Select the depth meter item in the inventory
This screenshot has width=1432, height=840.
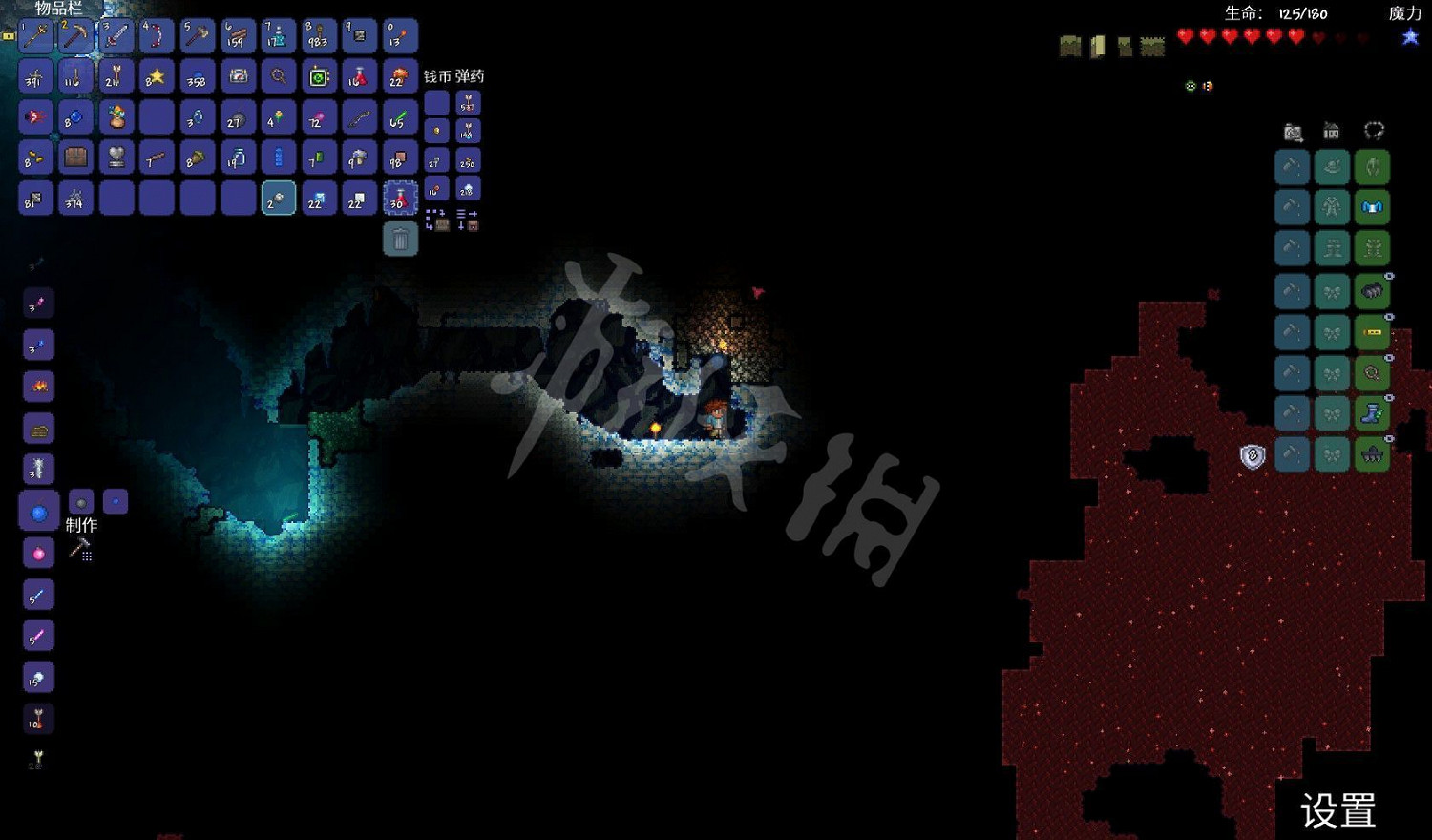(x=239, y=76)
